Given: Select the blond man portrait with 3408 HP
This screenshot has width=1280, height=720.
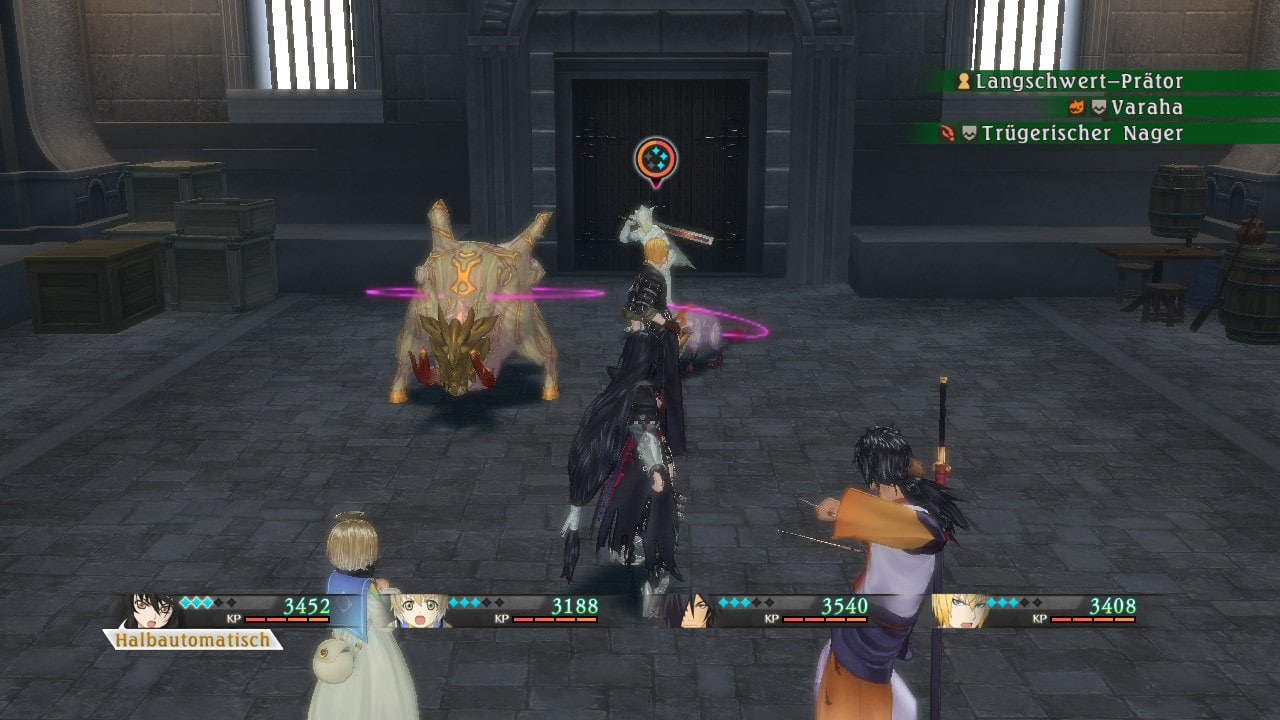Looking at the screenshot, I should pos(956,610).
